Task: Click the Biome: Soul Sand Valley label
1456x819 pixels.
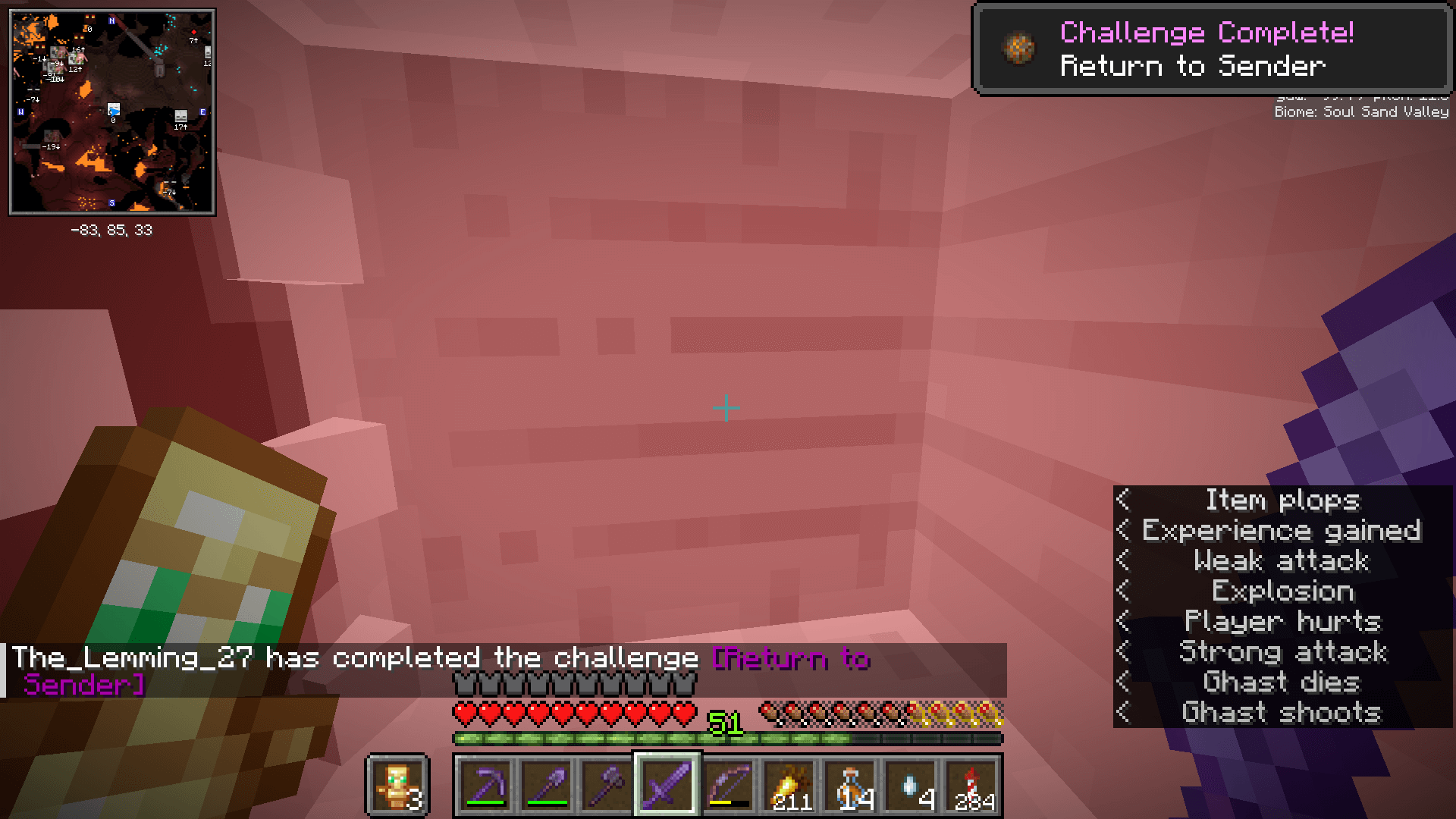Action: pos(1359,111)
